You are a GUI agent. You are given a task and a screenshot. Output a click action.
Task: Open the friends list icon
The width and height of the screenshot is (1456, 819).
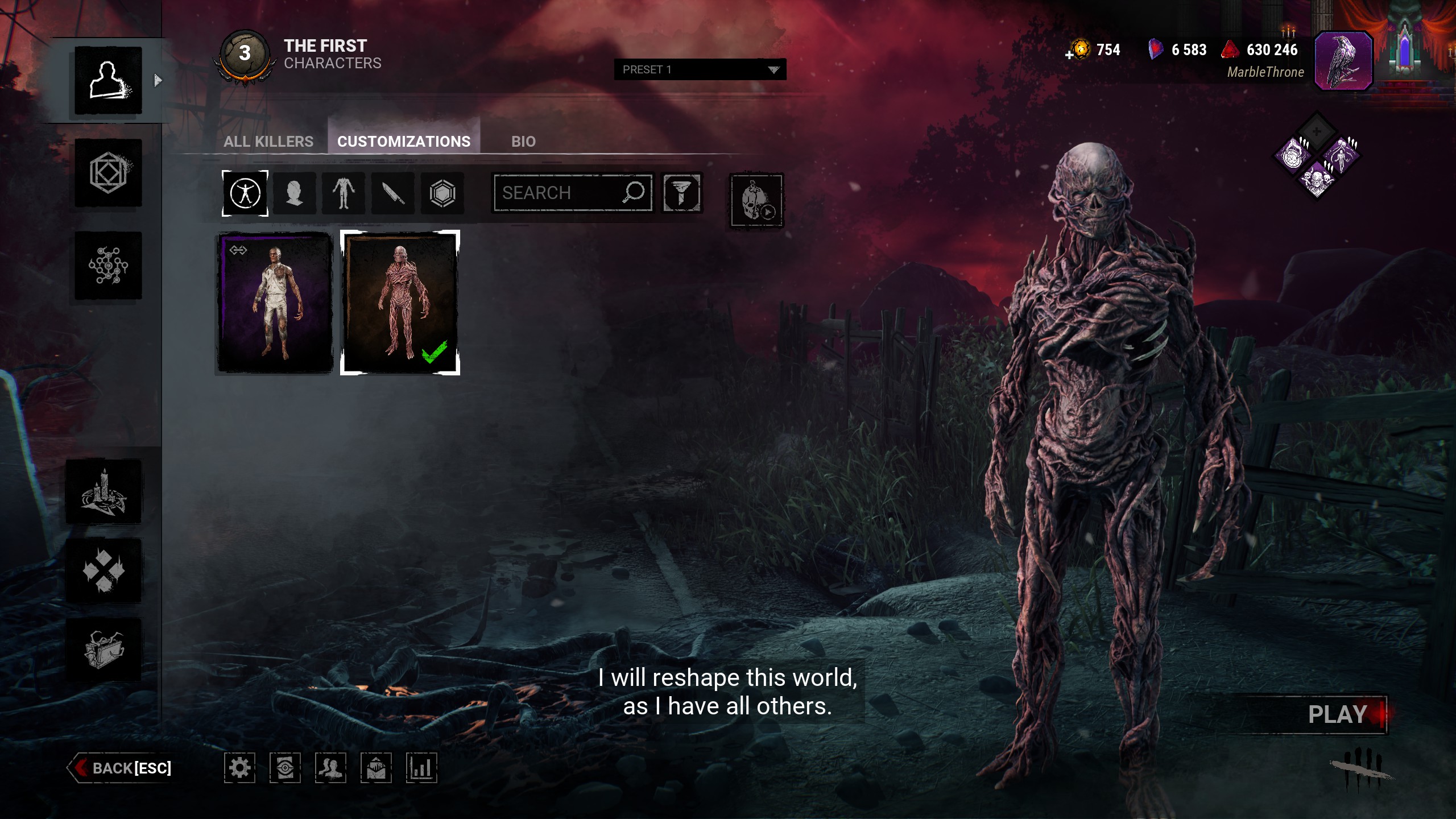point(330,768)
